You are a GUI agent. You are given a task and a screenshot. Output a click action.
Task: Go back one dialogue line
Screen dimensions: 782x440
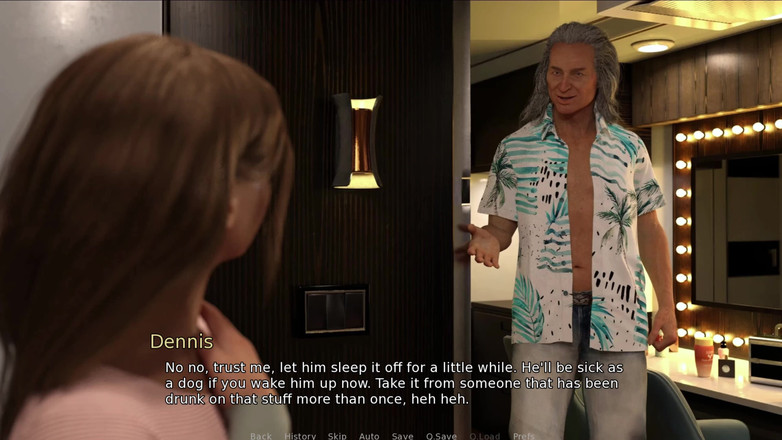coord(261,436)
